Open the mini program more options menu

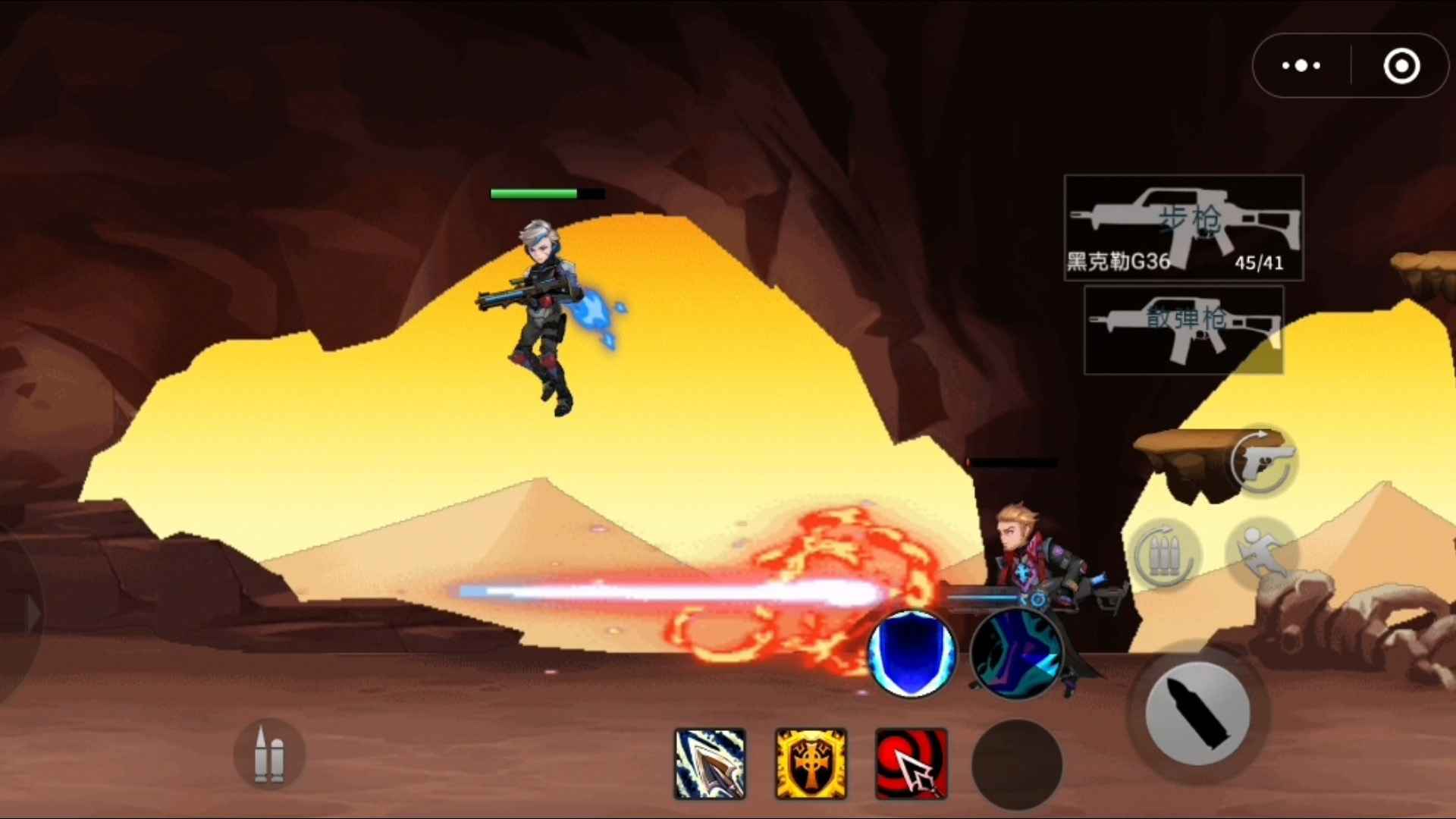click(x=1300, y=66)
